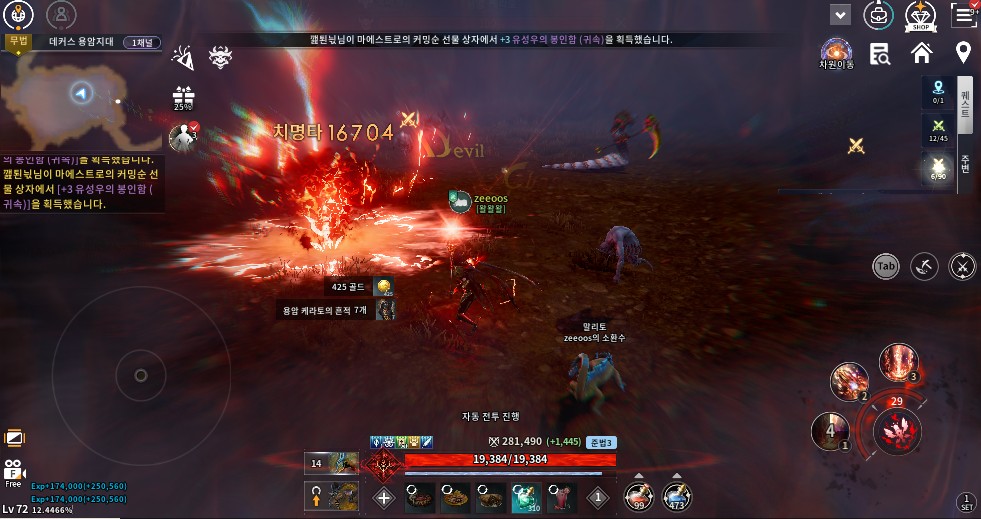981x519 pixels.
Task: Switch to the 주변 nearby tab
Action: point(965,162)
